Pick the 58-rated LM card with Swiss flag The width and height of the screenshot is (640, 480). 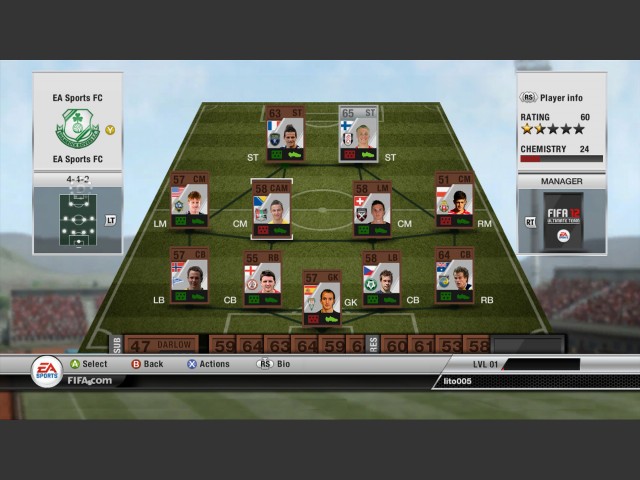(x=372, y=208)
